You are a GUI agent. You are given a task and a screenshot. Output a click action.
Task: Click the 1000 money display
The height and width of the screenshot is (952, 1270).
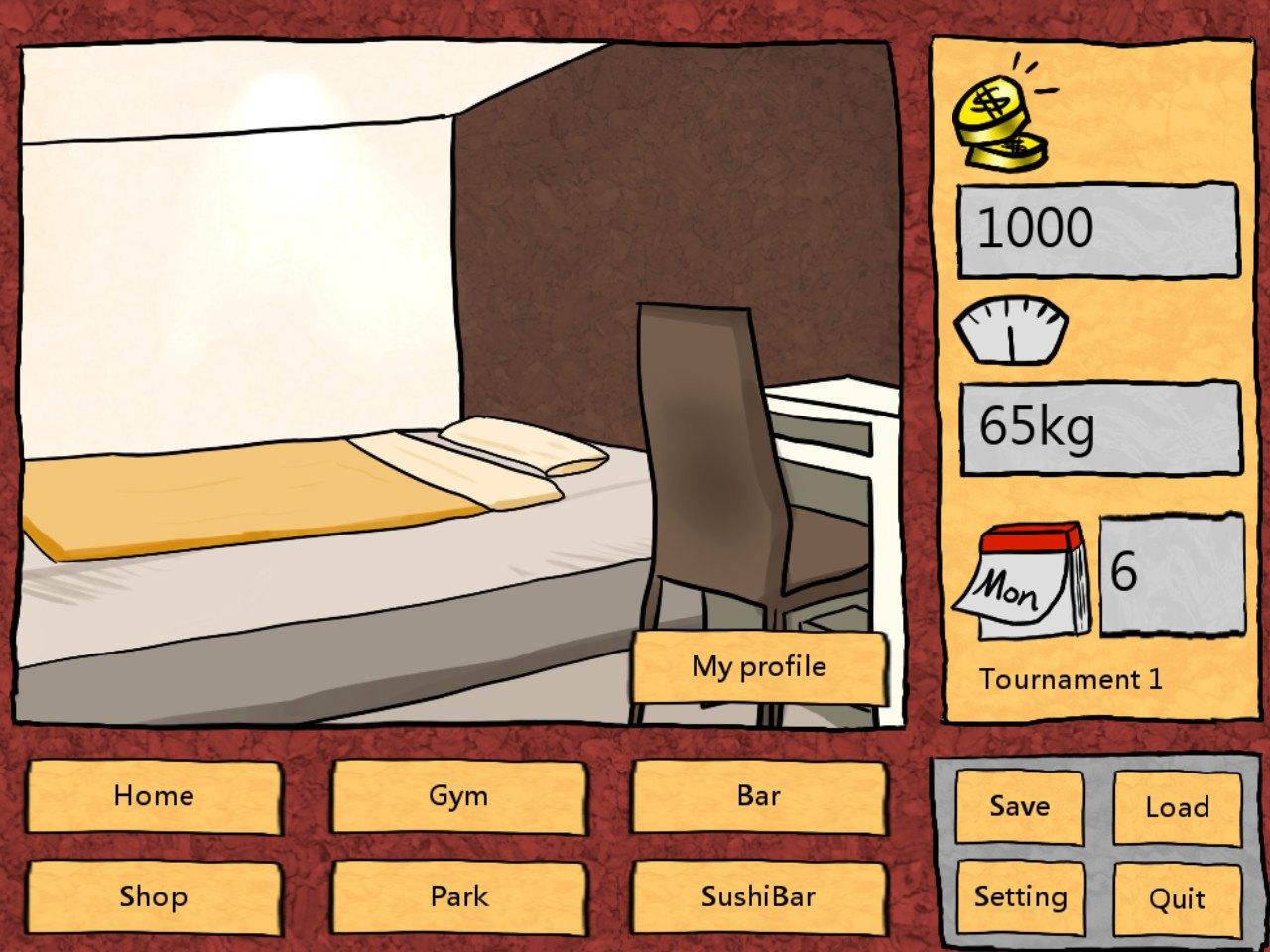tap(1096, 228)
